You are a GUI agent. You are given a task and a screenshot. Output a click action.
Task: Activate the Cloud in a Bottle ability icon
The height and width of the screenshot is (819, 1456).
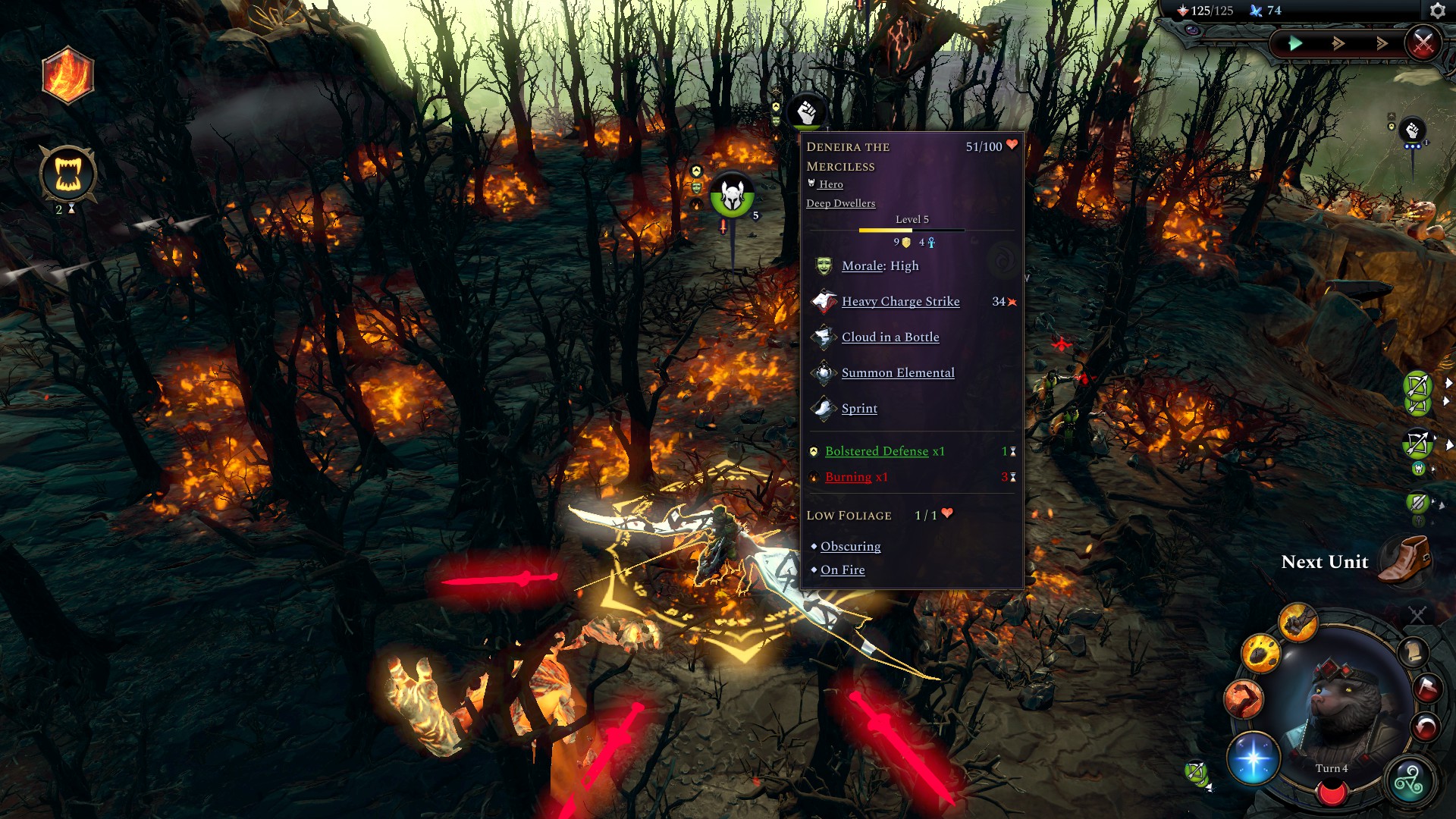[824, 335]
